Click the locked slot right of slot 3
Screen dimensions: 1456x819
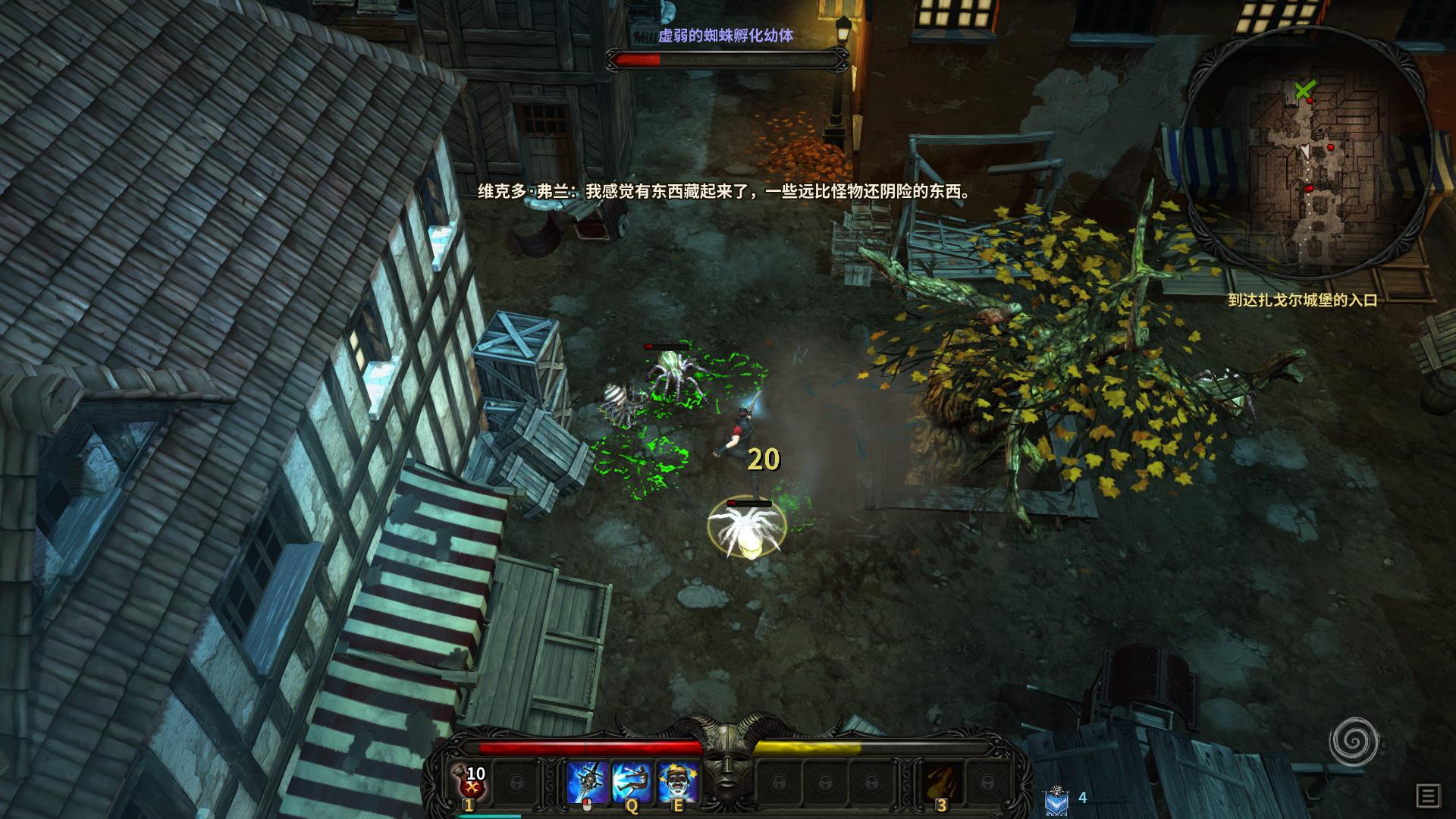point(990,780)
